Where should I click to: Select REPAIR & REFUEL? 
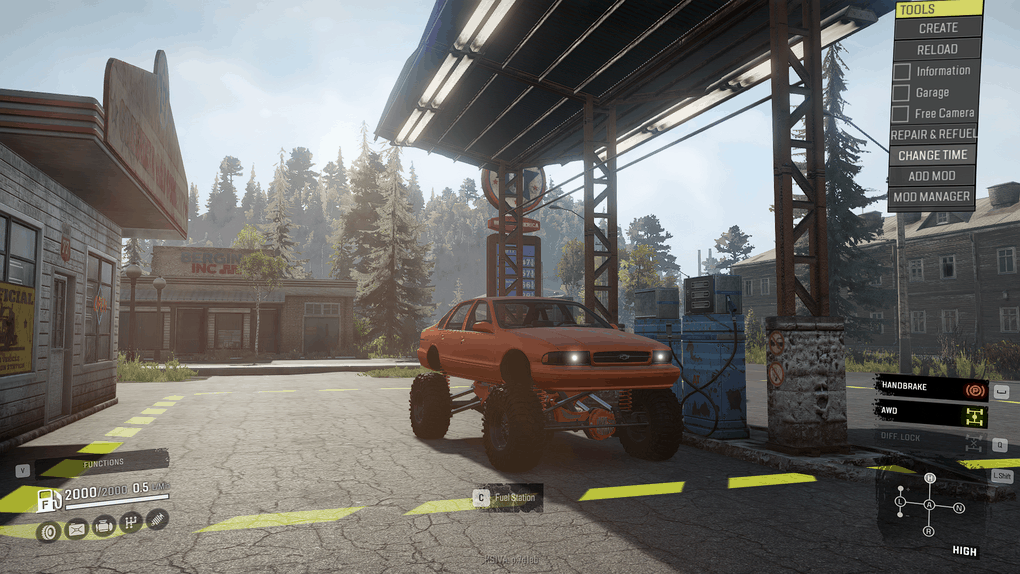(933, 134)
